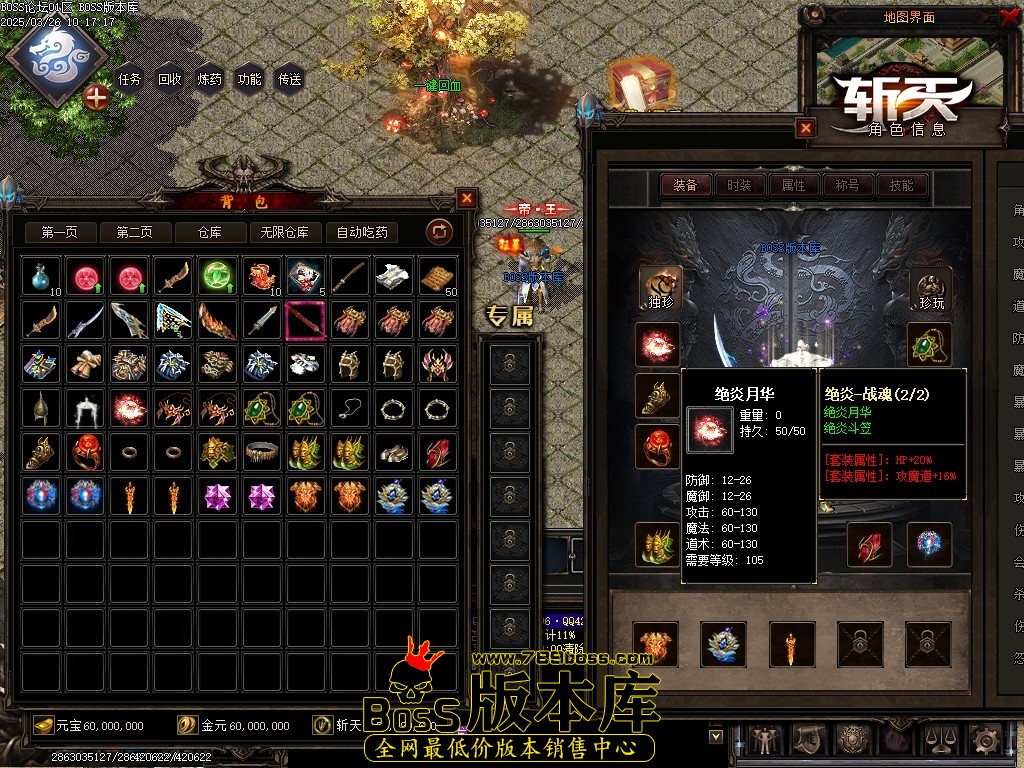Close the 角色信息 character window

click(806, 128)
